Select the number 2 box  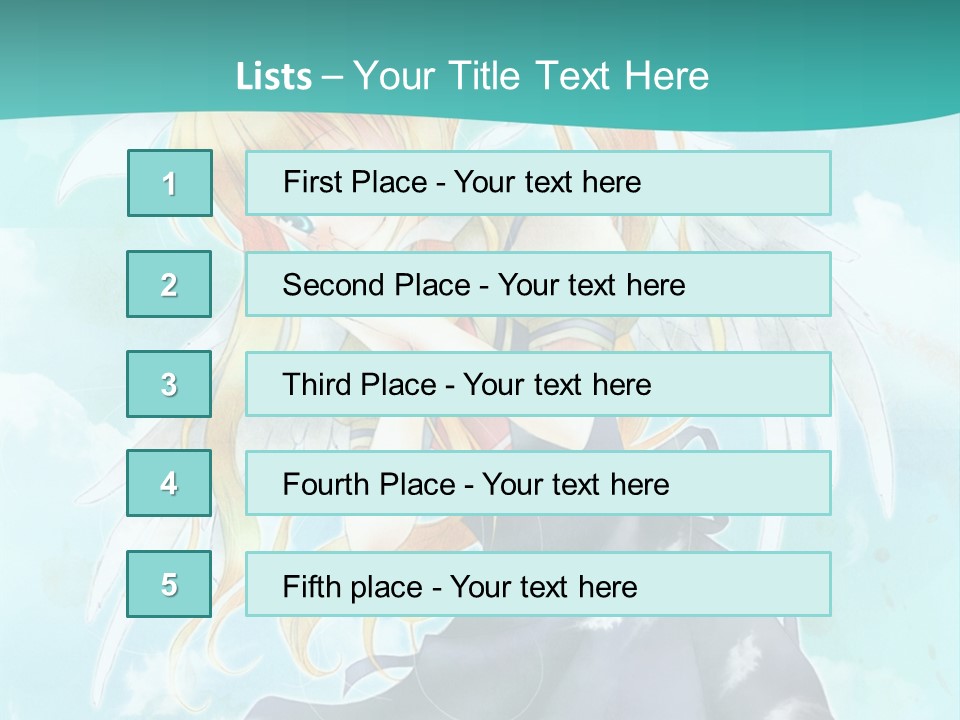170,284
